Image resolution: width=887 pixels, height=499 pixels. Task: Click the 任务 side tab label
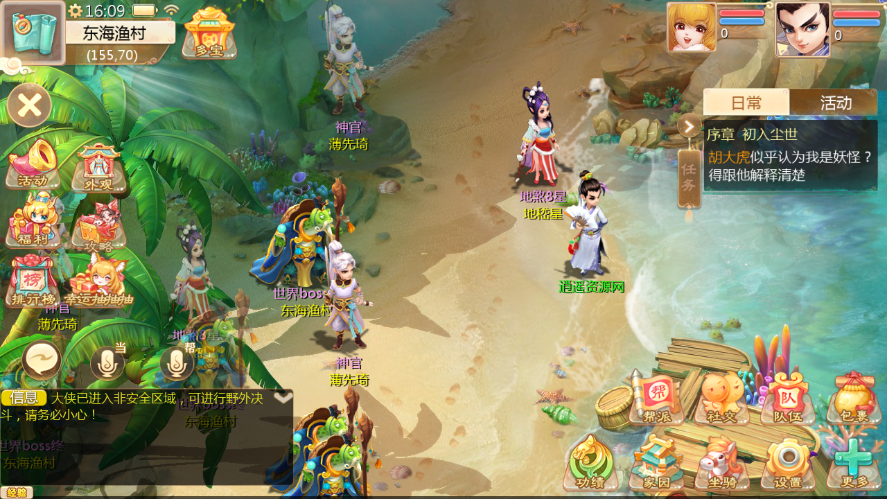pyautogui.click(x=689, y=179)
